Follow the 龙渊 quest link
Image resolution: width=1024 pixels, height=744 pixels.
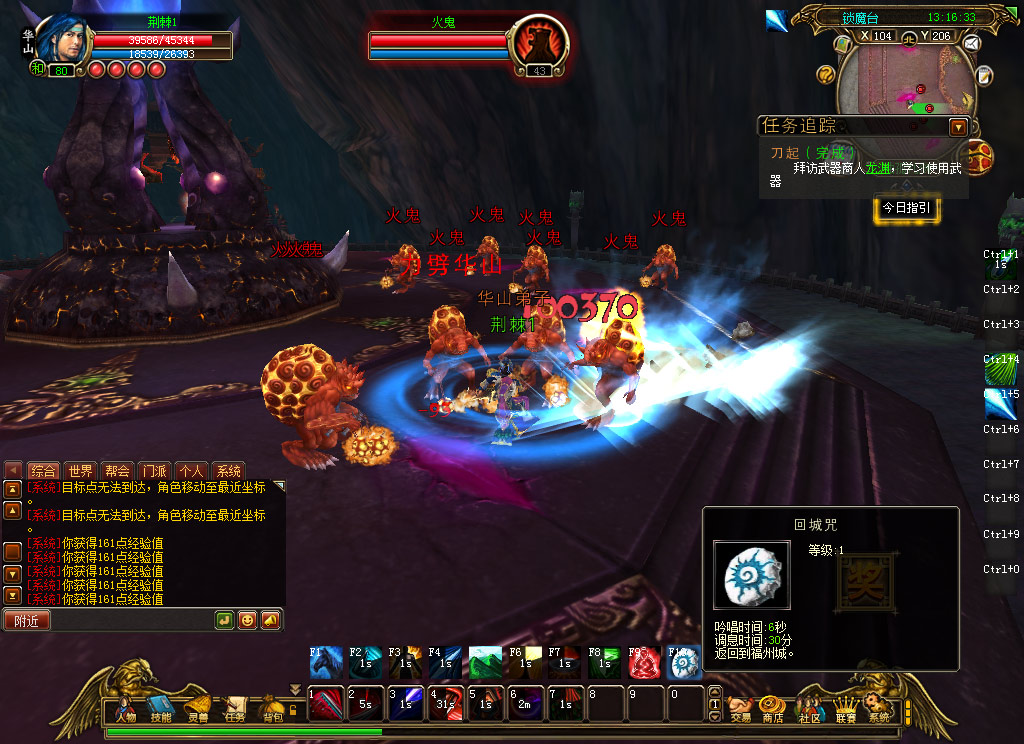(x=876, y=168)
